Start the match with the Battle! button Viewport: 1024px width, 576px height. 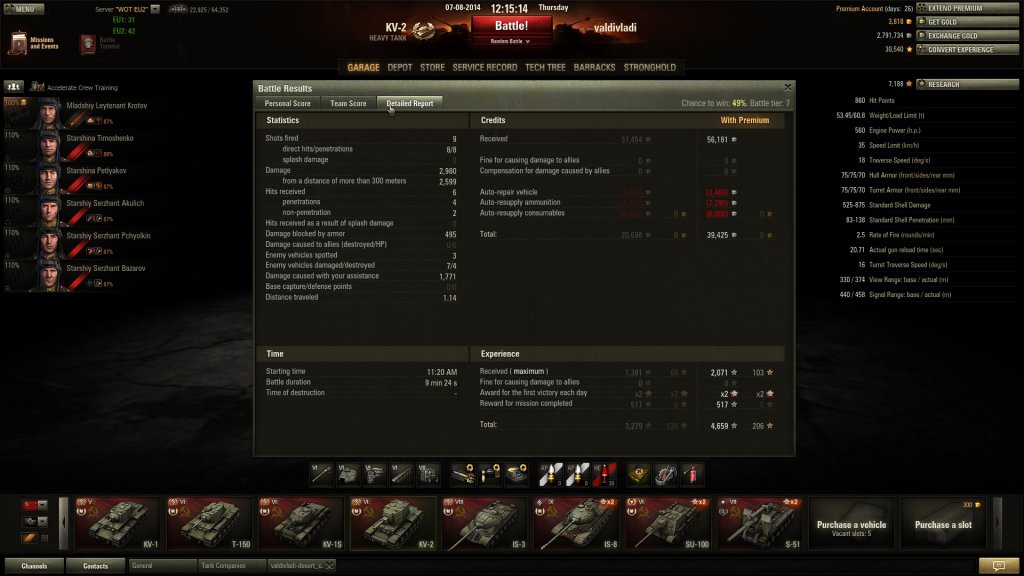click(x=511, y=25)
